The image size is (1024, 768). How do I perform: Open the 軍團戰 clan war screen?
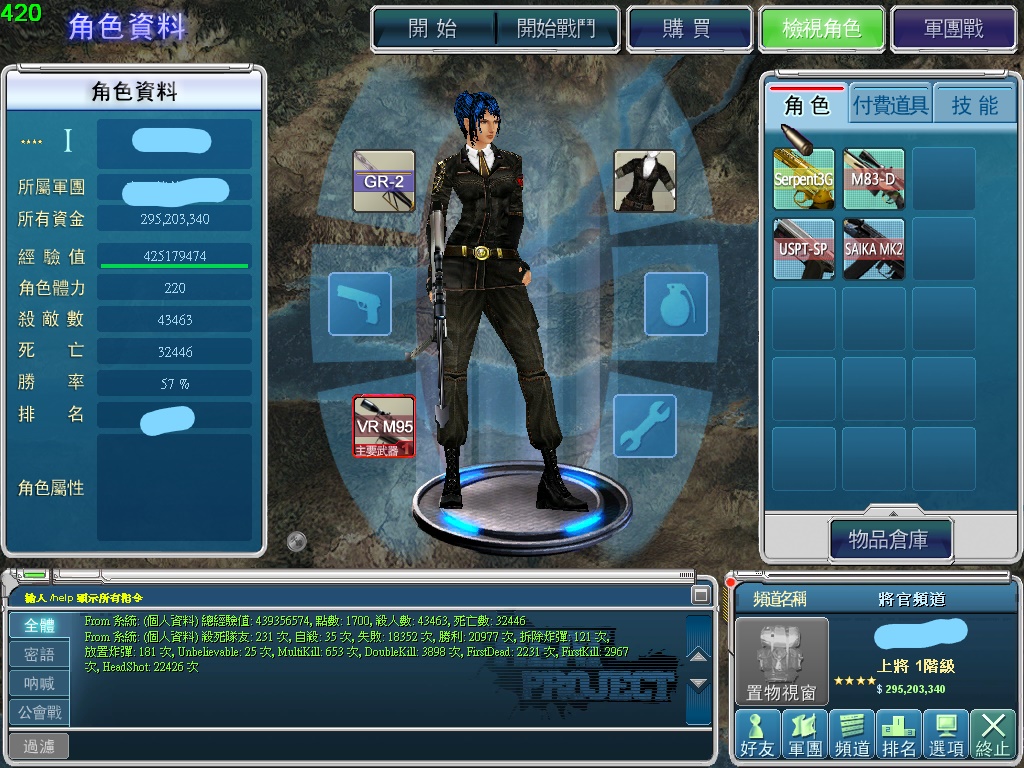point(954,28)
